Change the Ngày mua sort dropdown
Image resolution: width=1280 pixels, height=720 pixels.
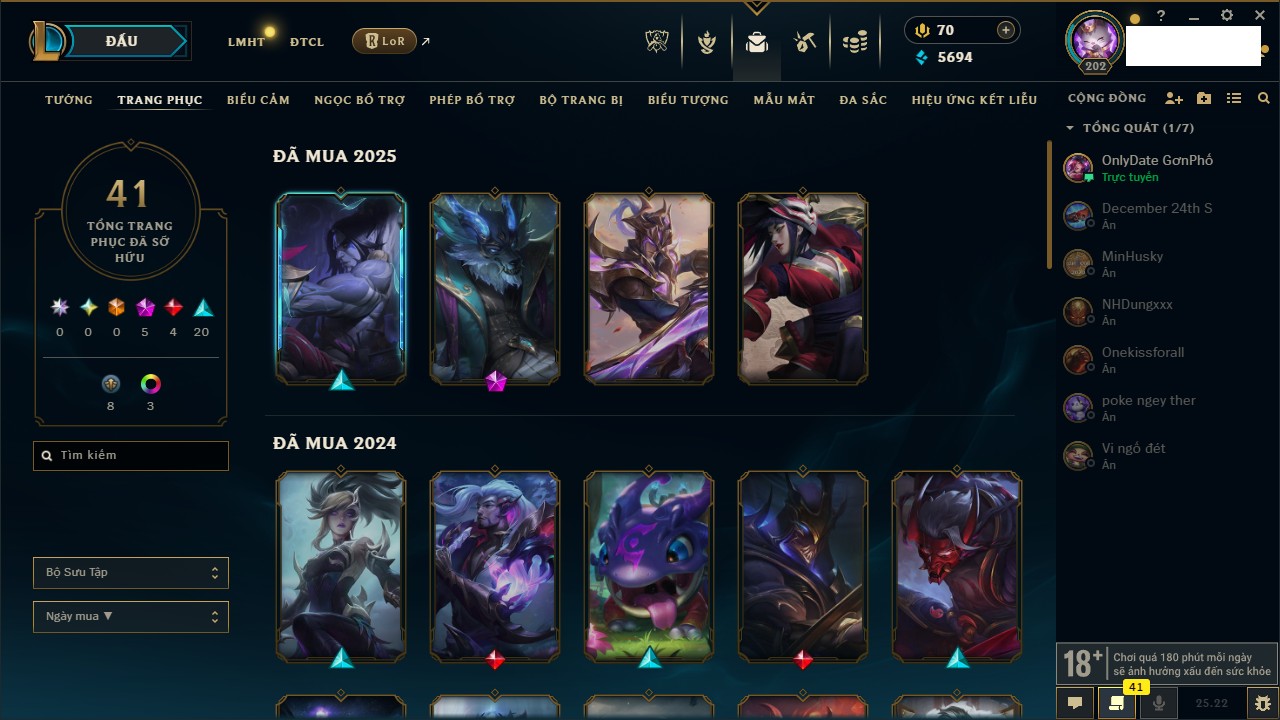131,617
